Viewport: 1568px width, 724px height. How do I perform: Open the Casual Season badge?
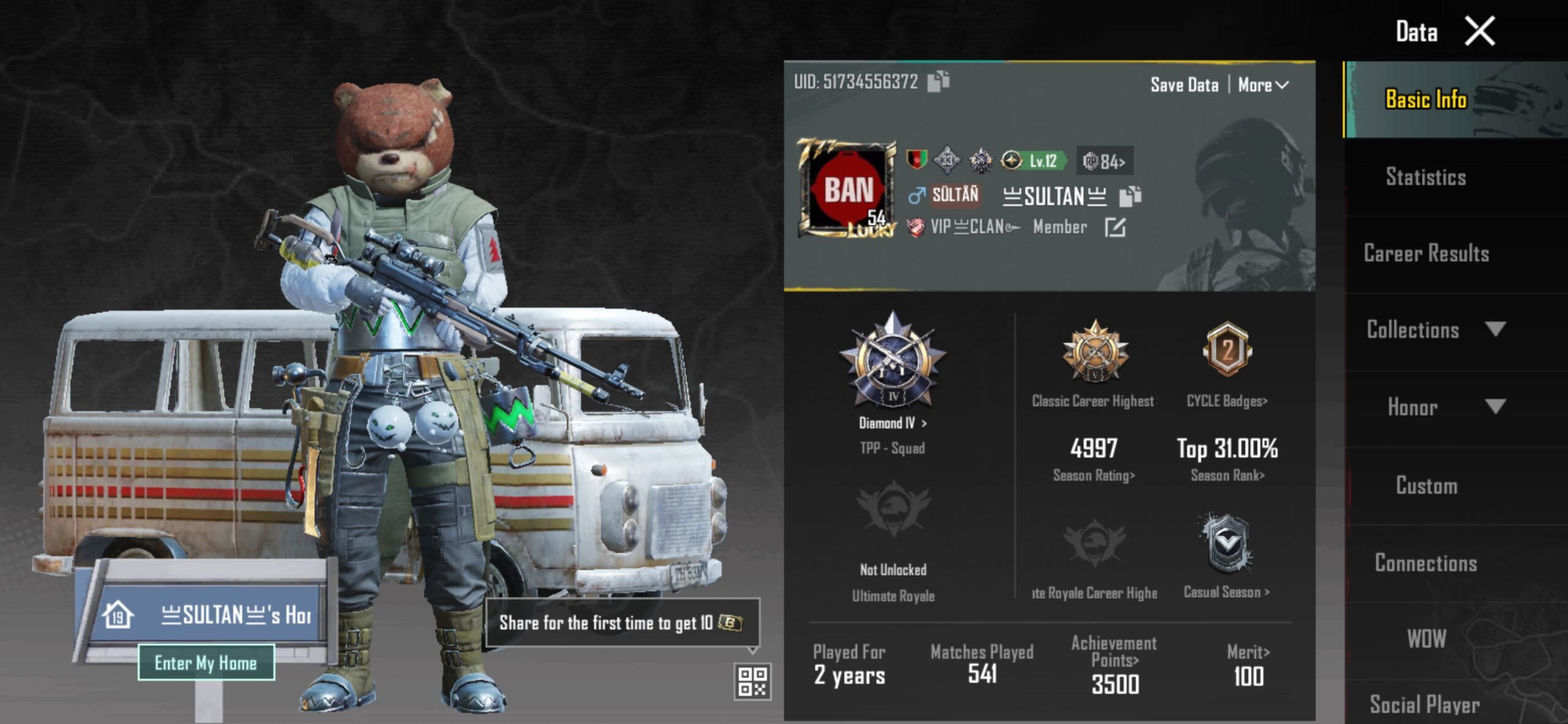coord(1226,592)
